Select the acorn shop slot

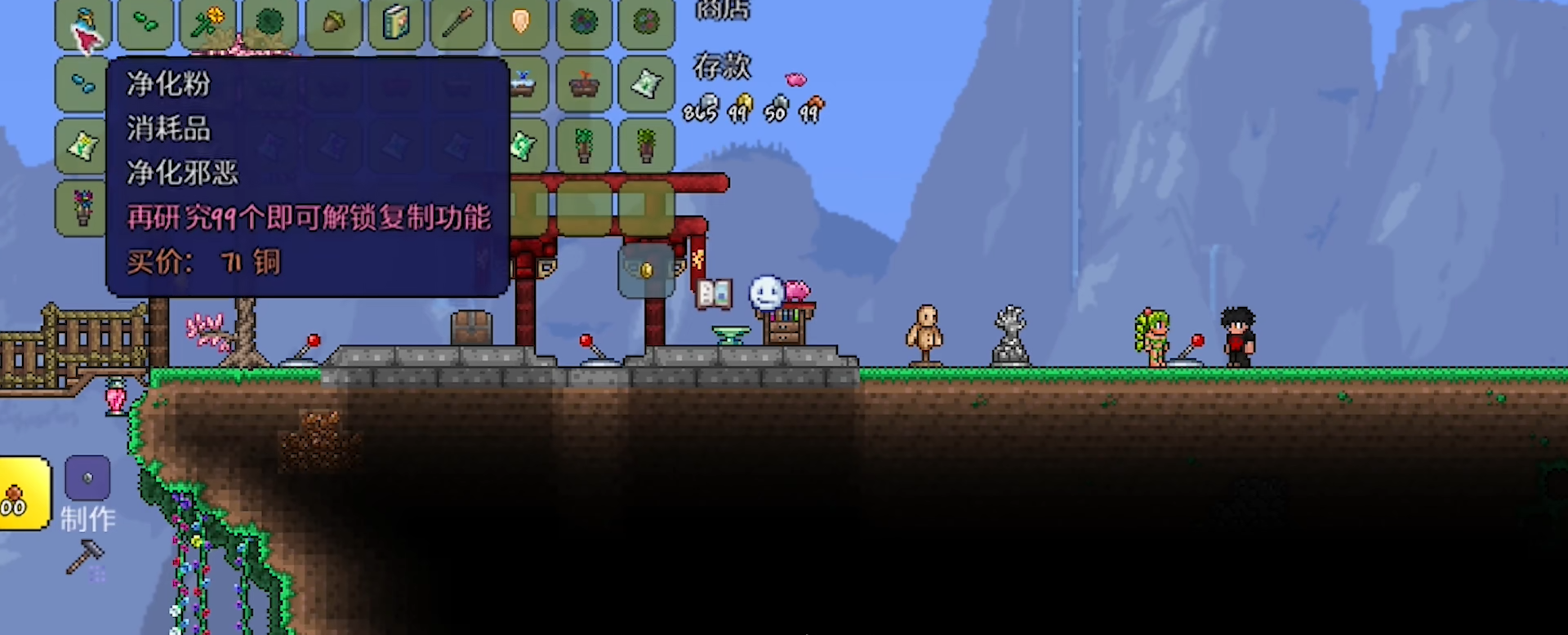point(333,22)
